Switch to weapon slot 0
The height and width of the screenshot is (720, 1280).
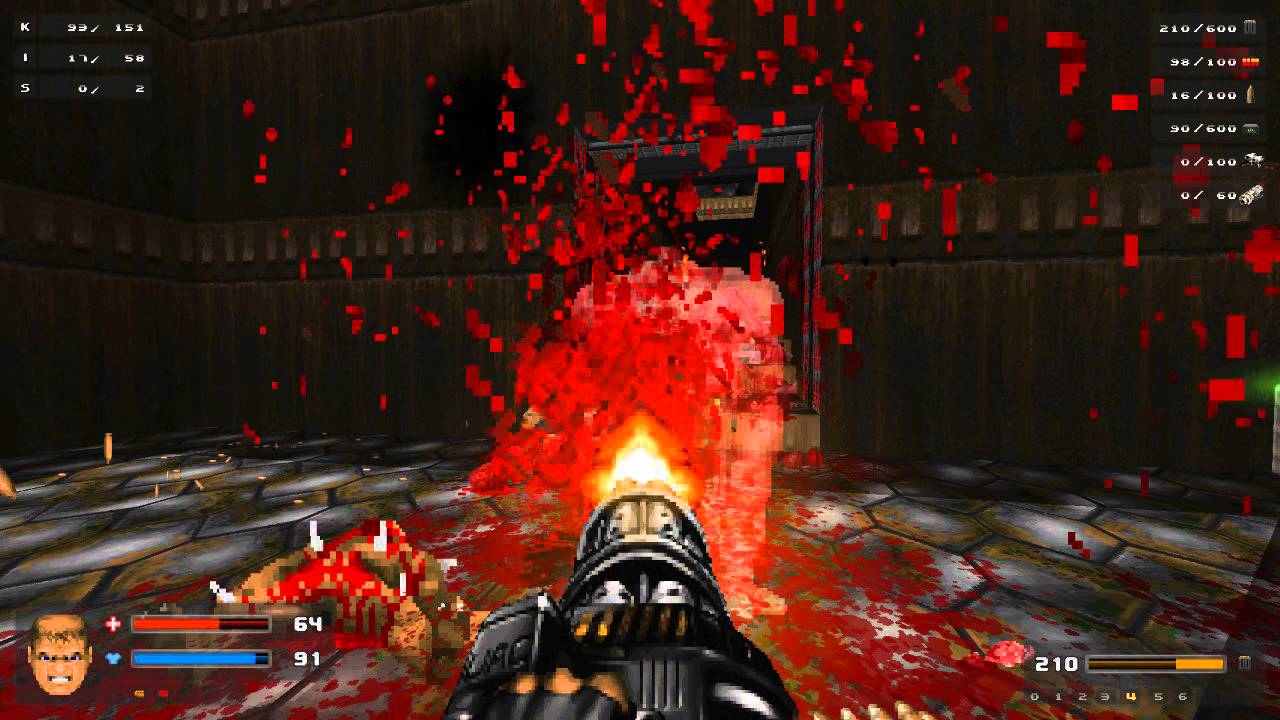pos(1035,697)
